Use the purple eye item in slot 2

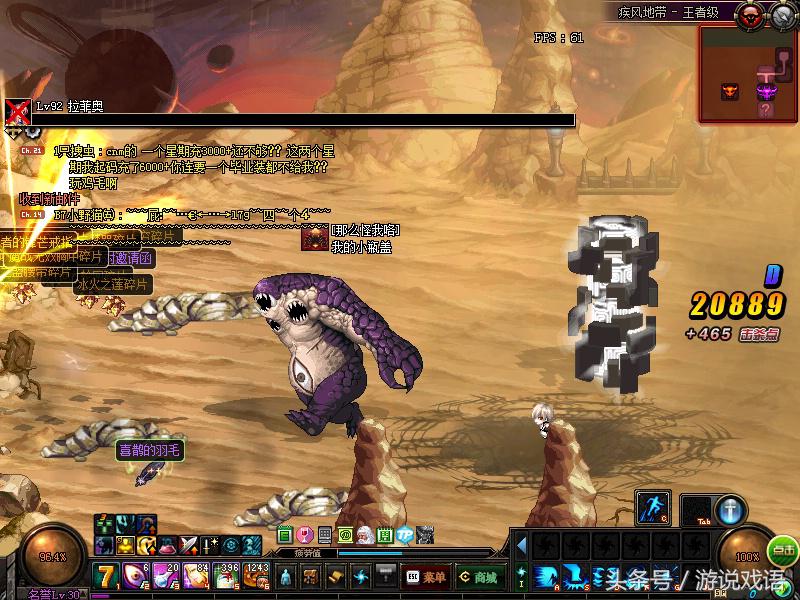(137, 577)
